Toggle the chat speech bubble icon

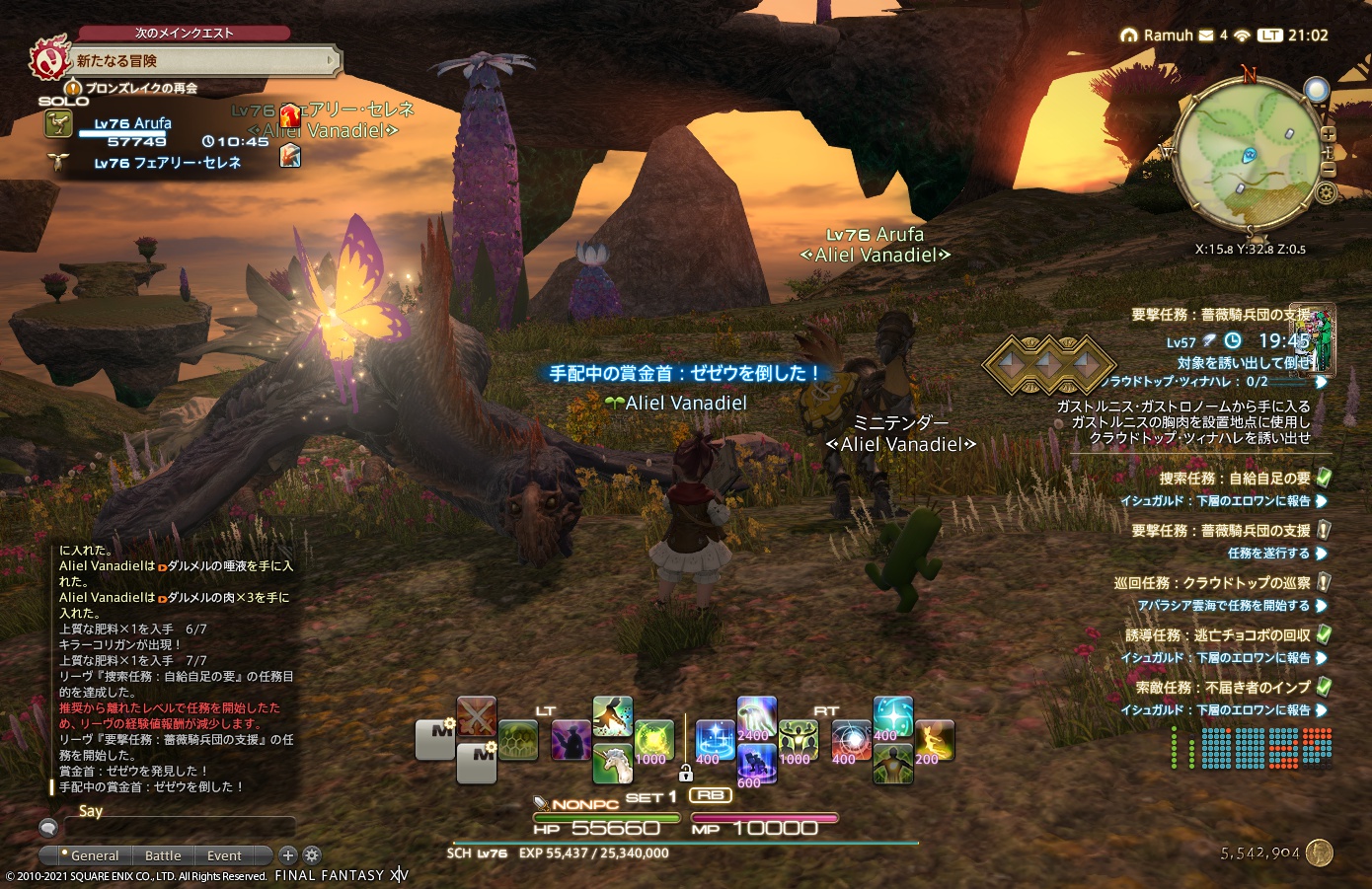coord(46,829)
